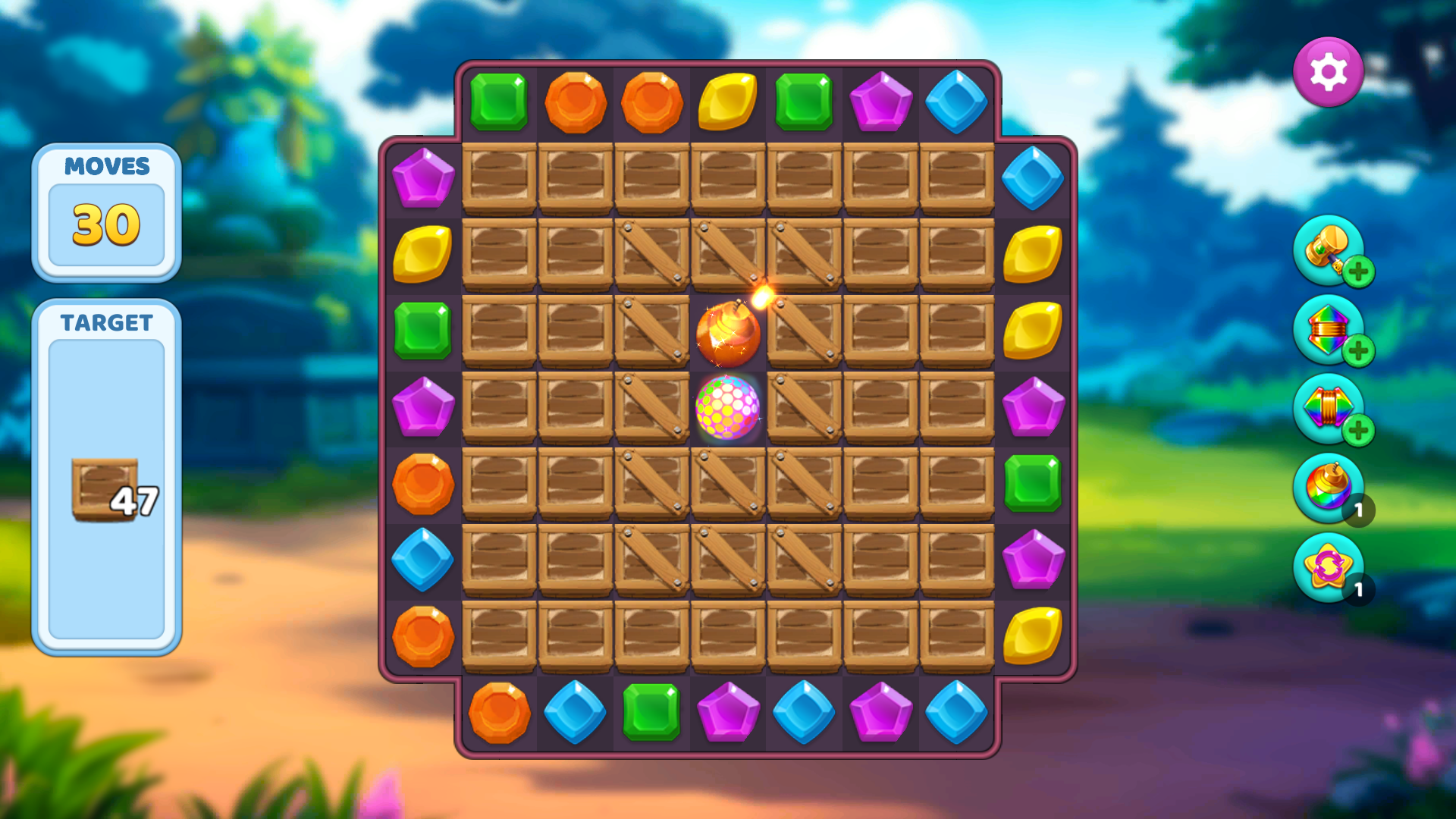Select the purple pentagon gem top-left of board
The width and height of the screenshot is (1456, 819).
[x=422, y=177]
